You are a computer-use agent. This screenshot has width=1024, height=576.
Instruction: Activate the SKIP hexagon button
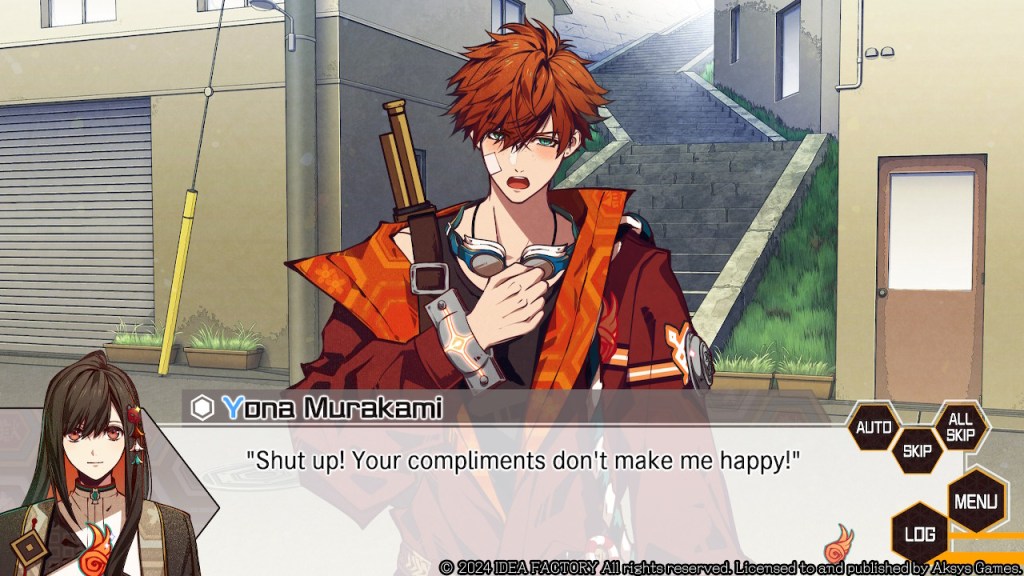tap(917, 451)
